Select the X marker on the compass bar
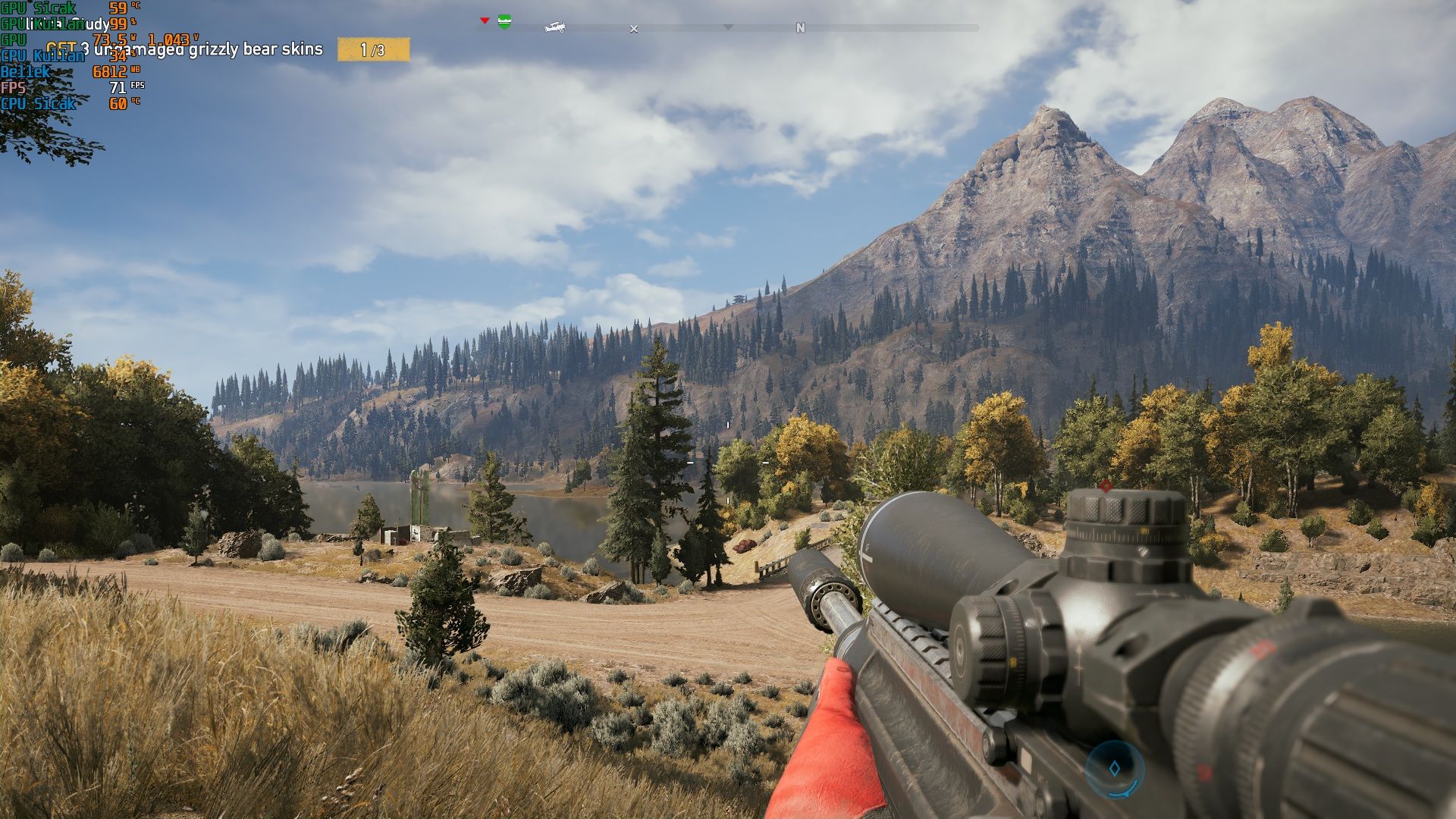The width and height of the screenshot is (1456, 819). (x=634, y=29)
